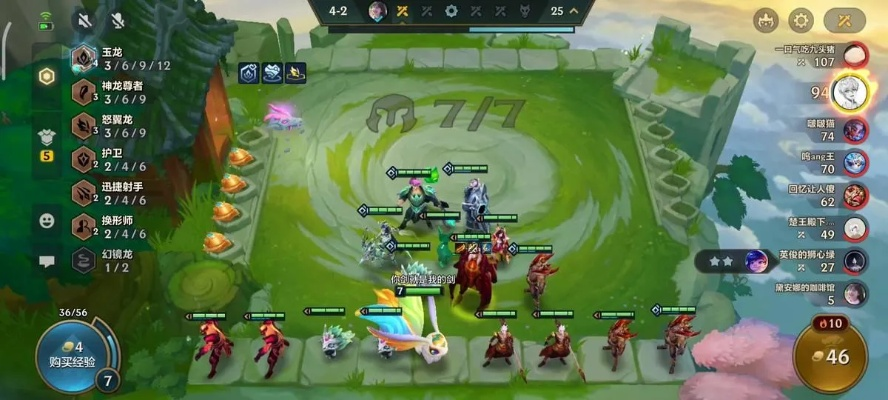Check the 迅捷射手 trait row

click(115, 193)
